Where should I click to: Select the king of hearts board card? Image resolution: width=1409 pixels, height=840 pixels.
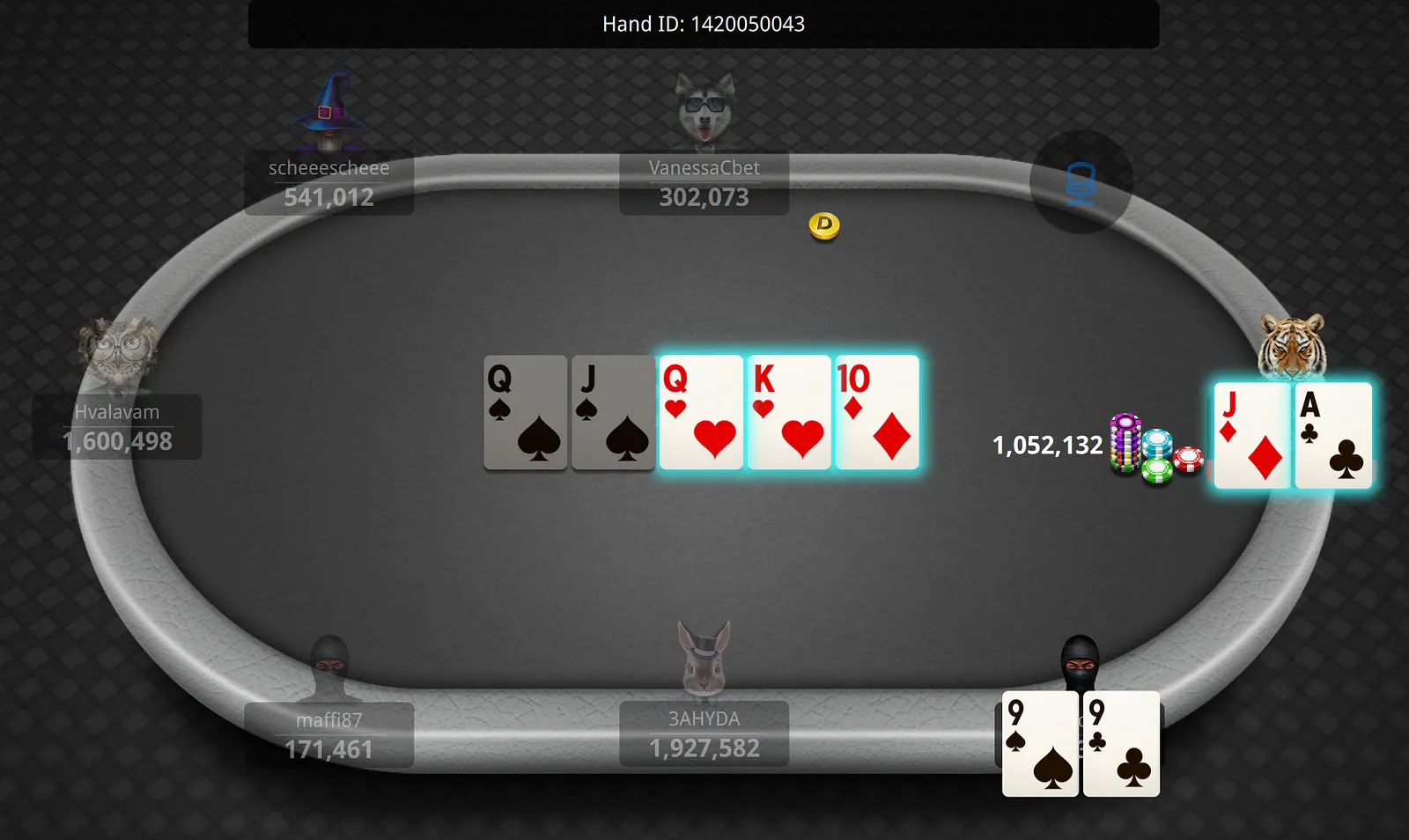(789, 412)
